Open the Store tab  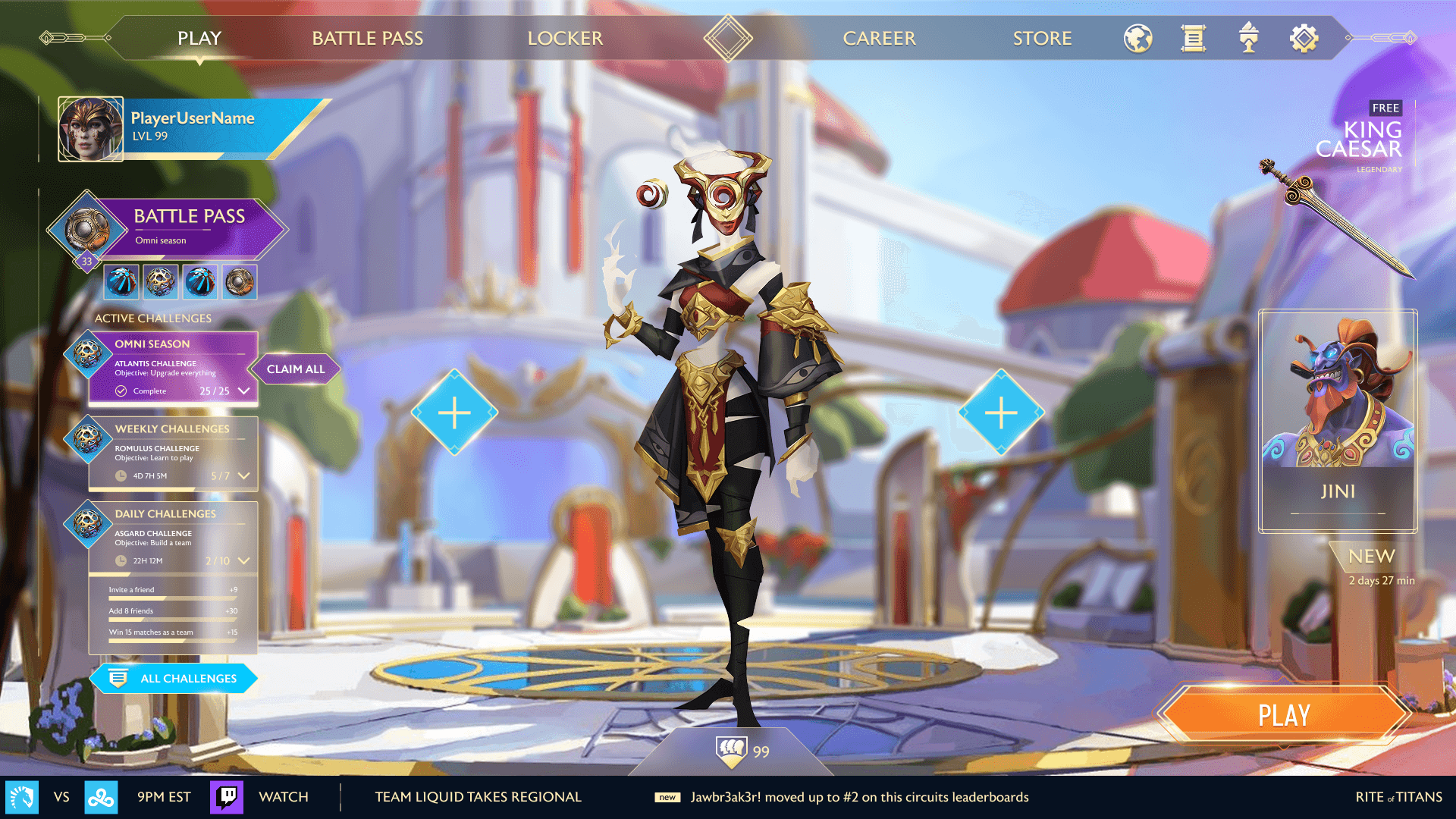(x=1042, y=38)
